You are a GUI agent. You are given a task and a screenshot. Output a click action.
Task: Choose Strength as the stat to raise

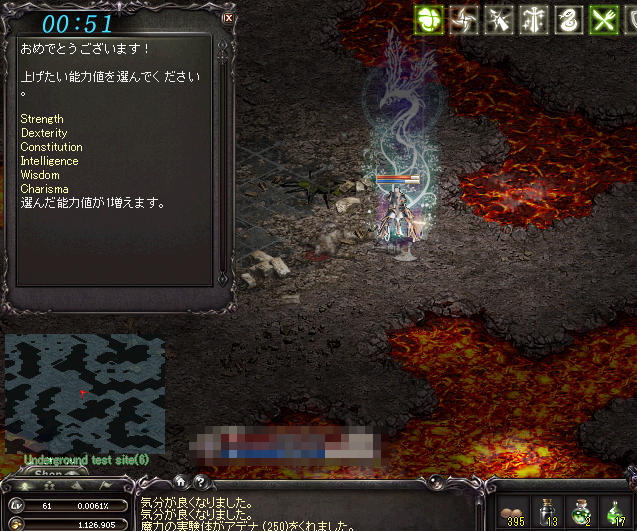(x=42, y=119)
